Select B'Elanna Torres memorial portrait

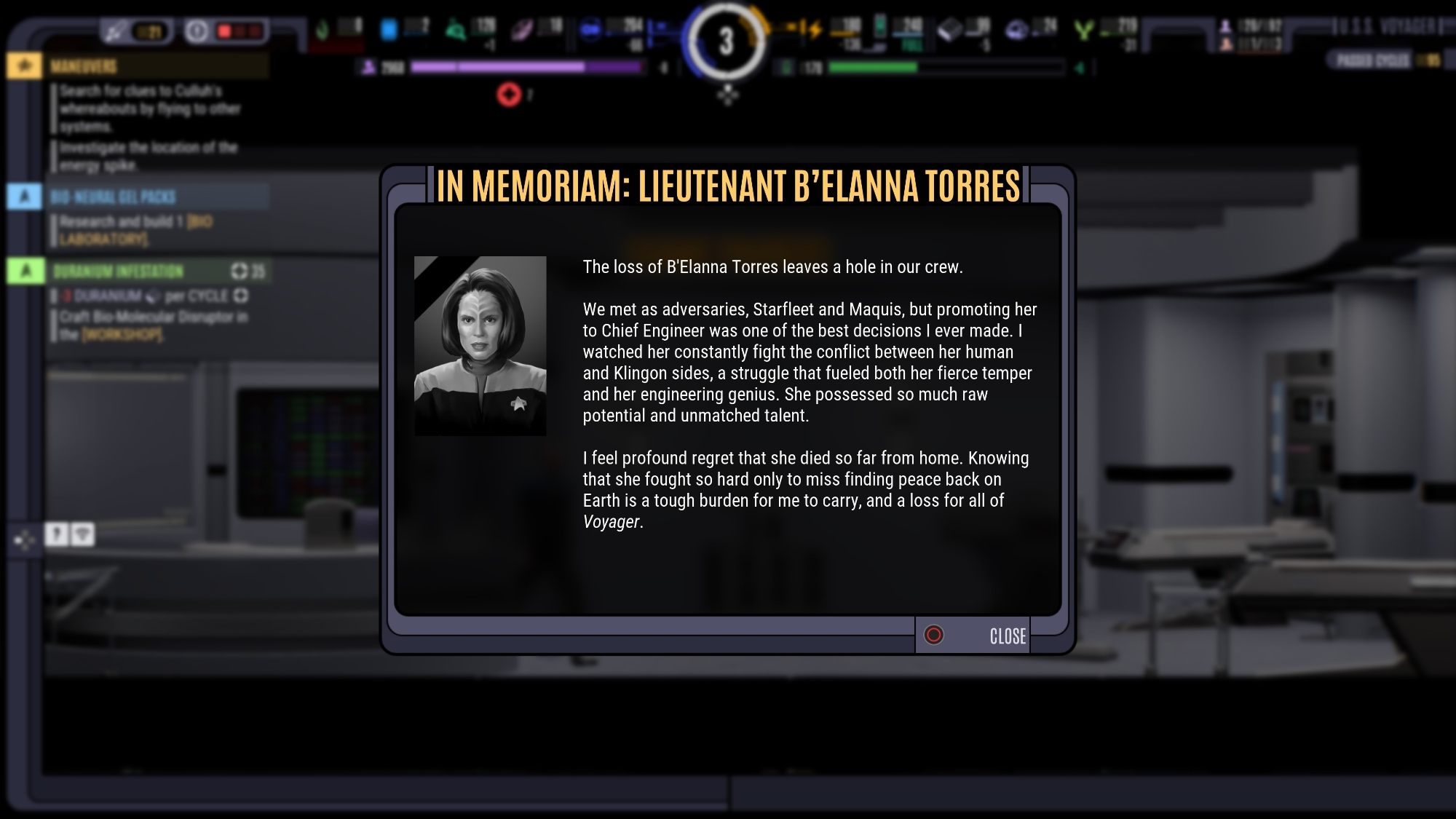pos(480,346)
